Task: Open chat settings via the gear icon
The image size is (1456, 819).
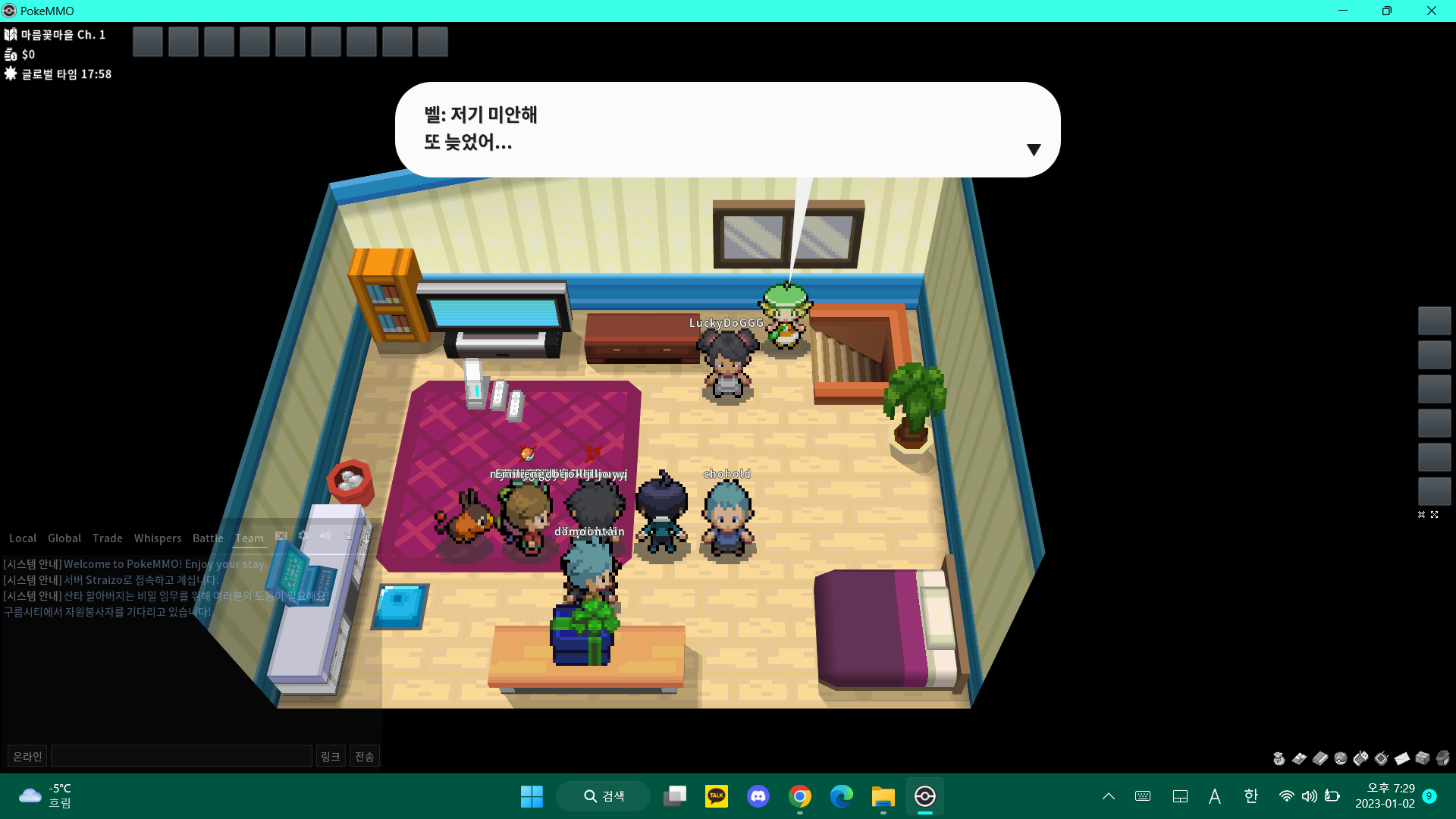Action: click(x=303, y=536)
